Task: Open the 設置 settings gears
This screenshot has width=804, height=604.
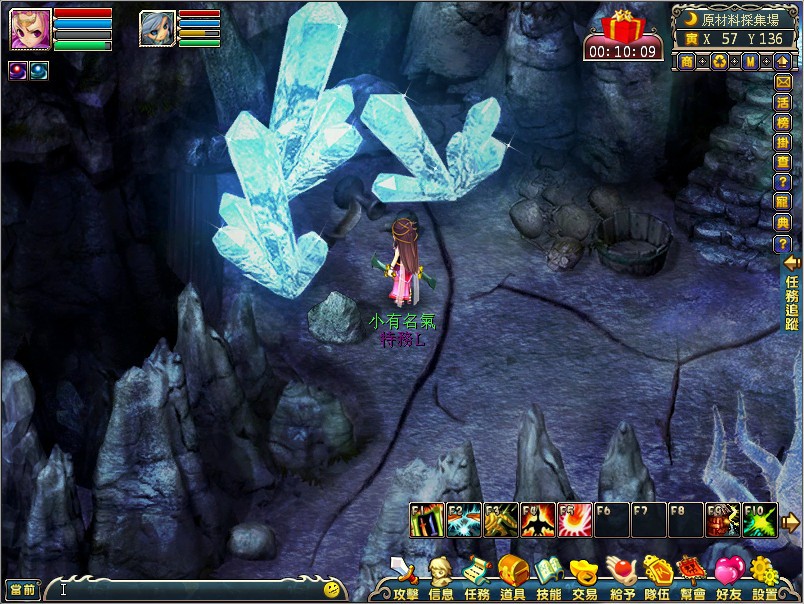Action: 764,575
